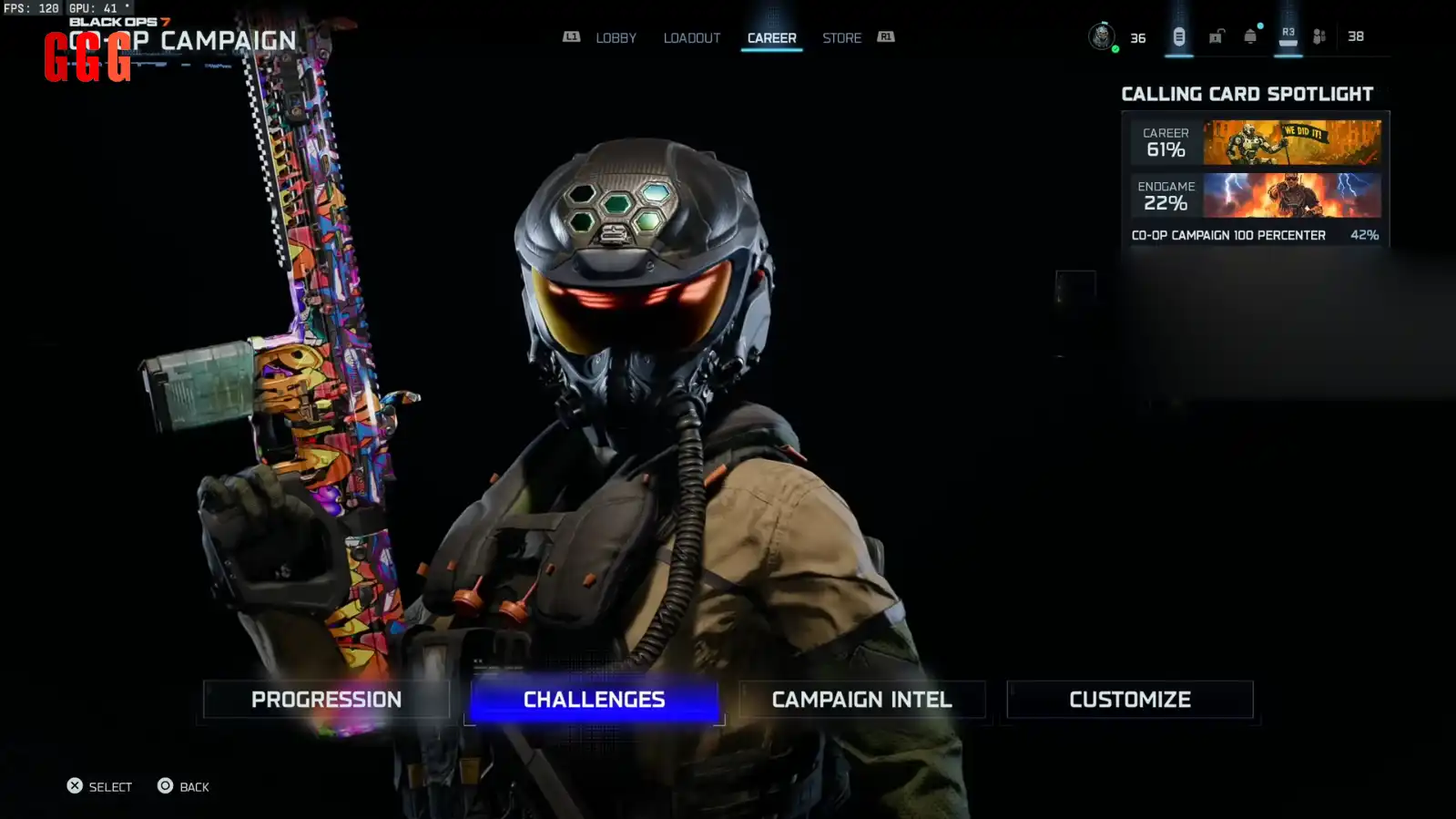Open the Progression menu

[x=326, y=700]
